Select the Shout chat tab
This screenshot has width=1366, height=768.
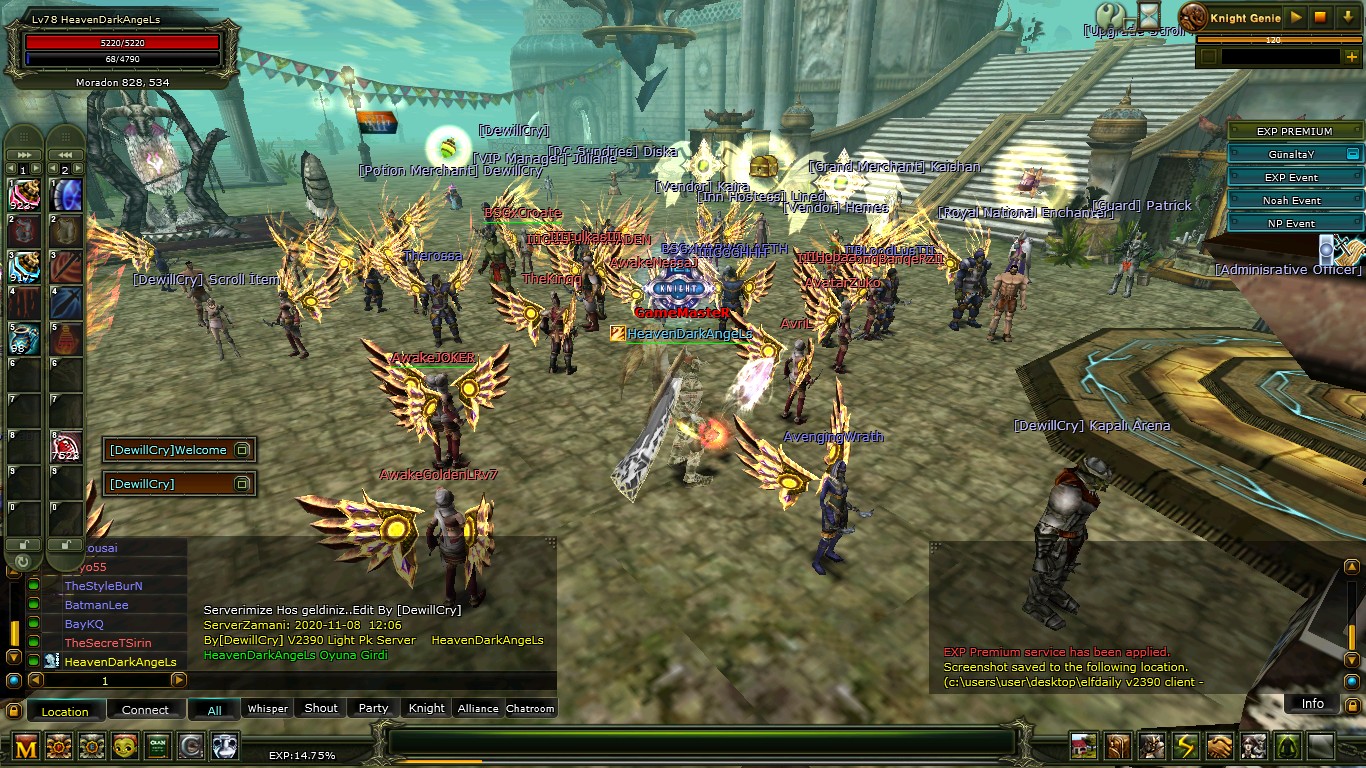(x=321, y=708)
